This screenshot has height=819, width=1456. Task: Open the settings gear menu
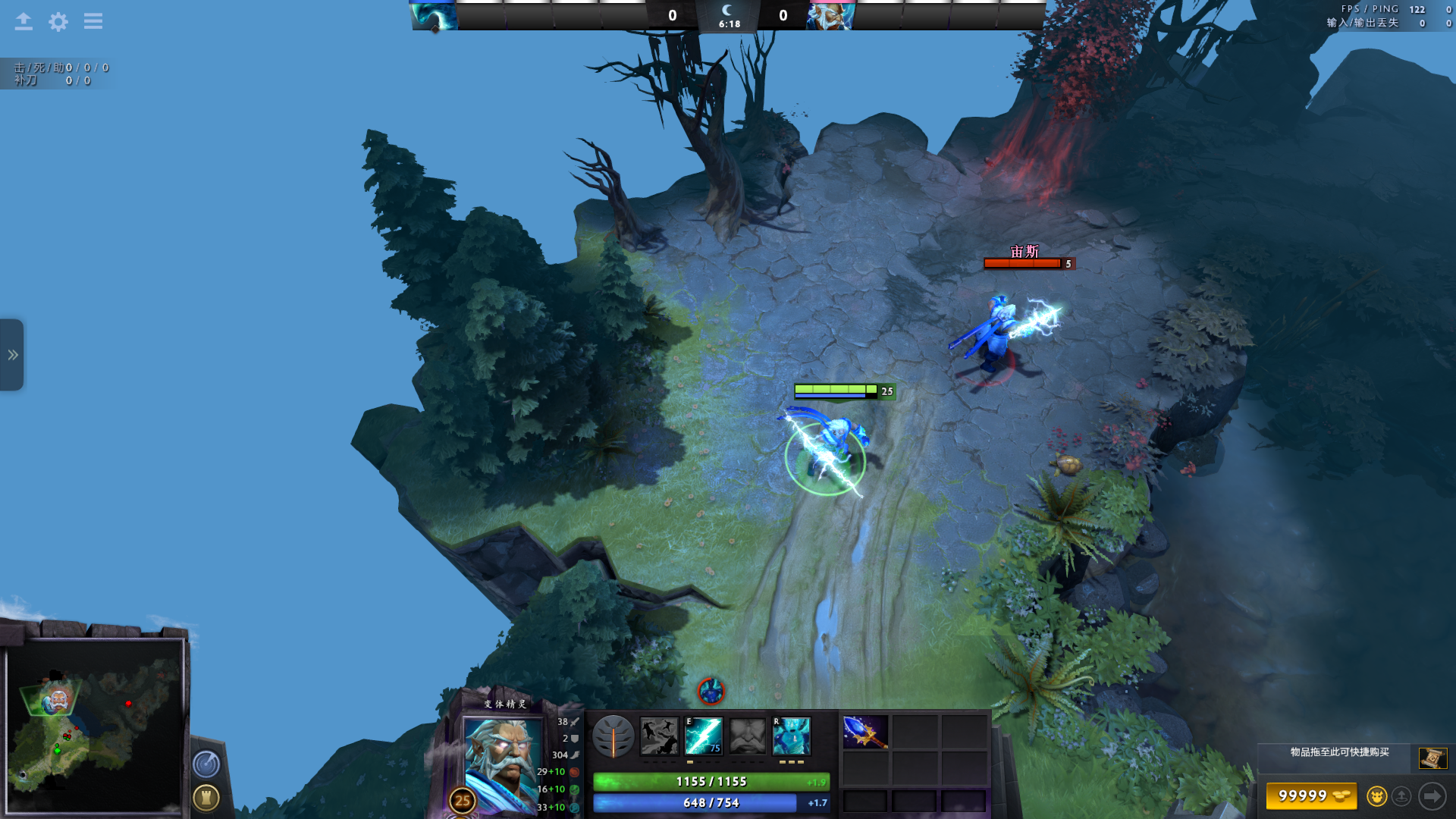coord(58,21)
